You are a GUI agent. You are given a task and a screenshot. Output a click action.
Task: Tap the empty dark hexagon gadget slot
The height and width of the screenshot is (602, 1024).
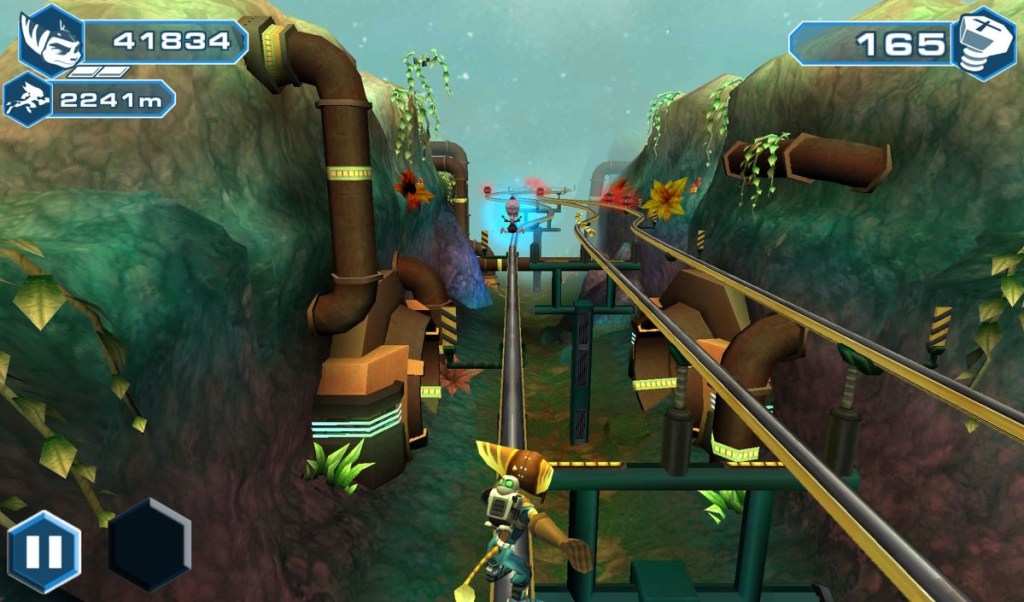point(149,545)
